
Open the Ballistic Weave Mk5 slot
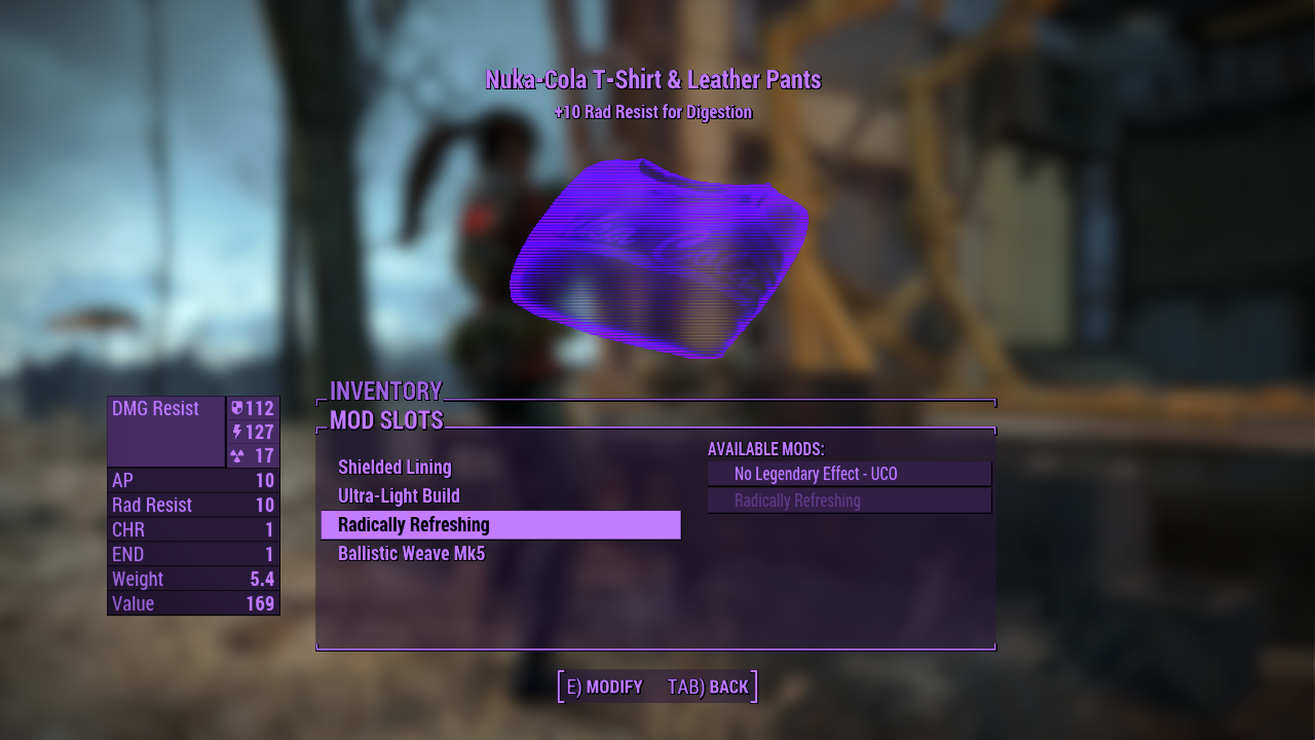pos(411,554)
